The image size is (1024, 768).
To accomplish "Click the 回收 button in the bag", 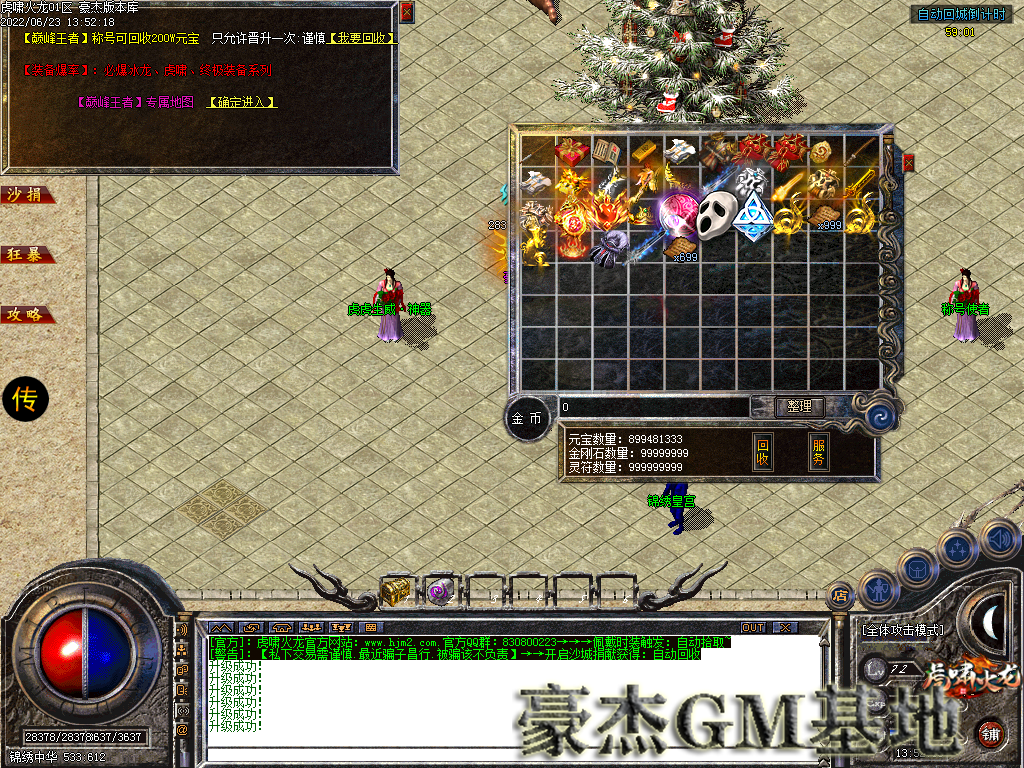I will (x=762, y=452).
